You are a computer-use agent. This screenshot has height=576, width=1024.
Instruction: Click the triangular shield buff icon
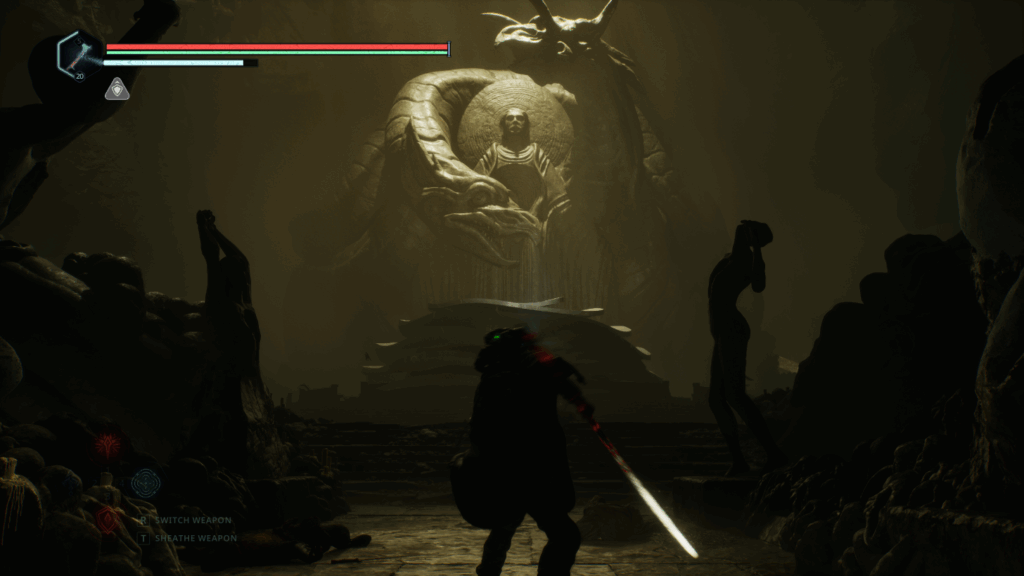116,89
